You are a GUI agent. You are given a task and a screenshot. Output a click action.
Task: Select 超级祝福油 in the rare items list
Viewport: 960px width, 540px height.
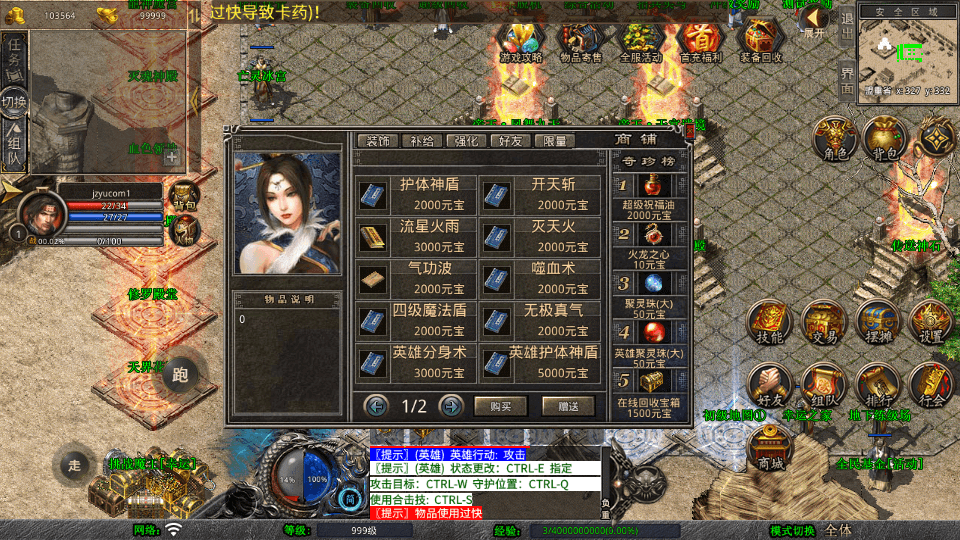(649, 196)
